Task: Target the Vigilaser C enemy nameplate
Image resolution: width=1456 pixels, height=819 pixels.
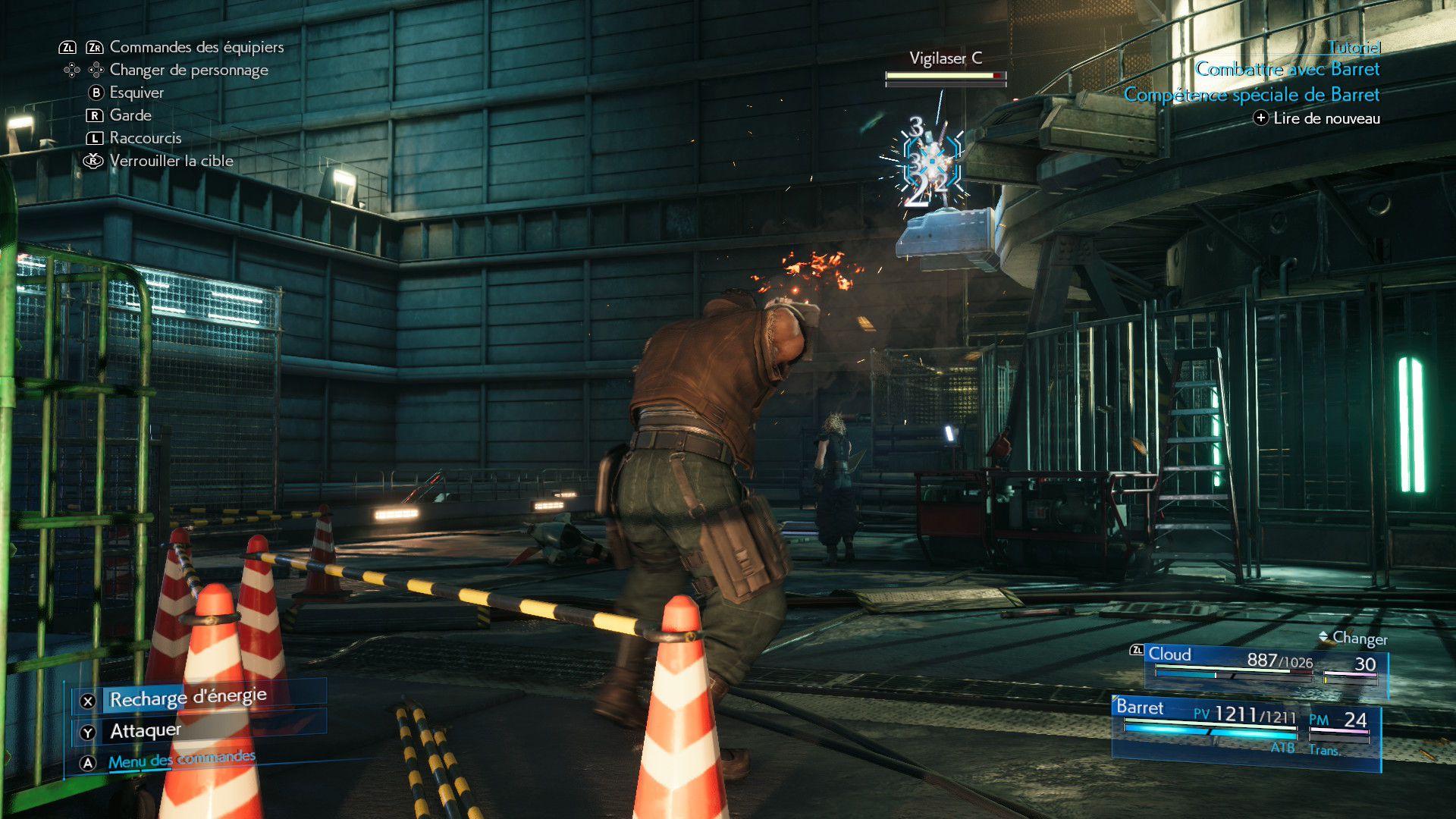Action: click(x=945, y=58)
